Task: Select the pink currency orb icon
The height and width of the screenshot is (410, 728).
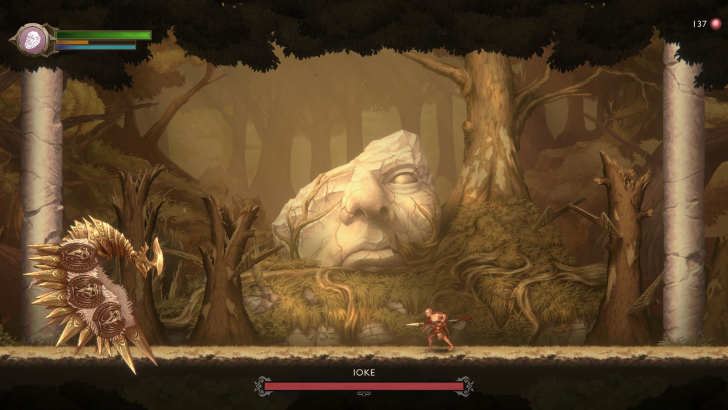Action: point(715,24)
